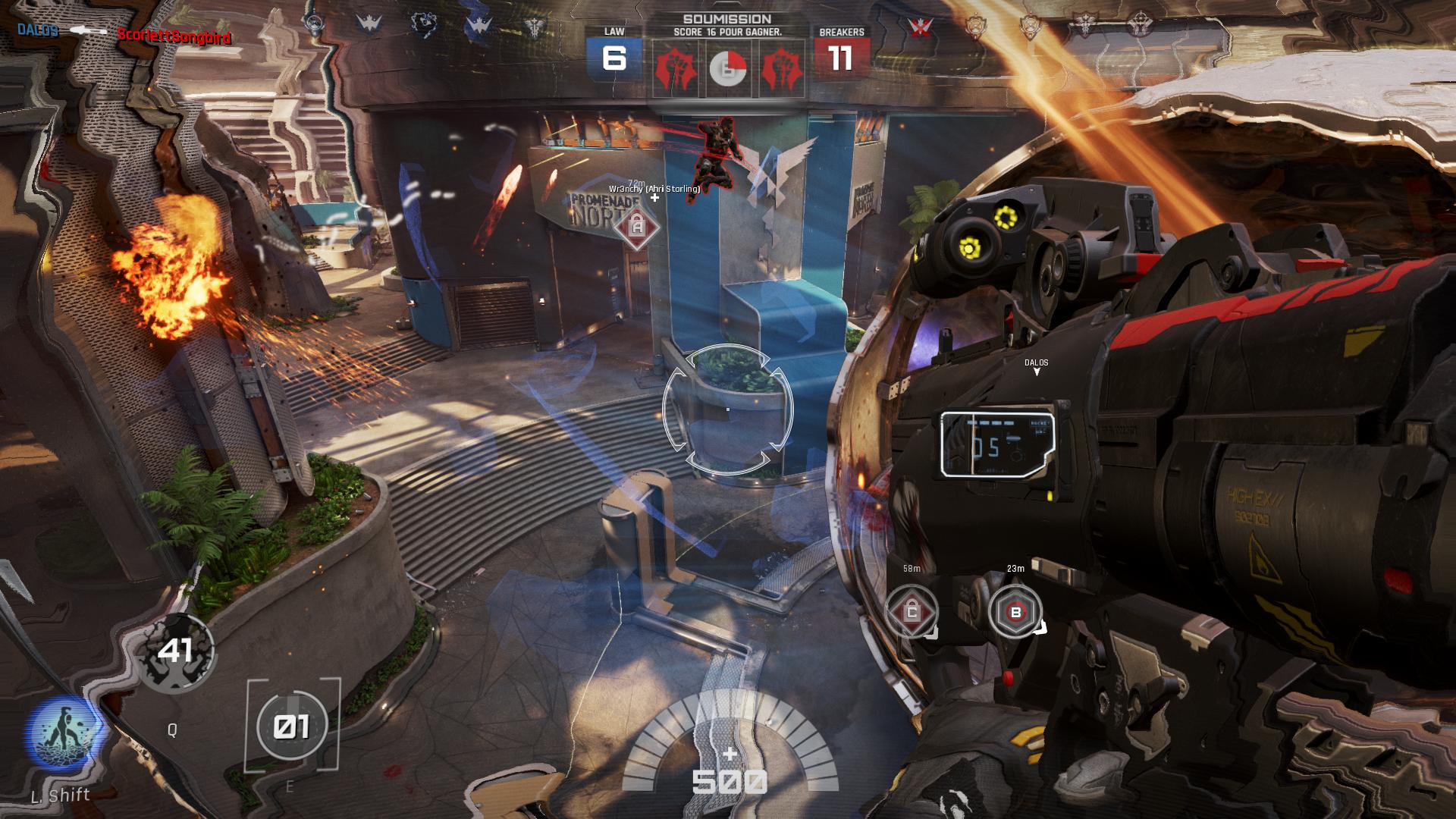This screenshot has height=819, width=1456.
Task: Select the objective B marker at 23m
Action: pos(1015,611)
